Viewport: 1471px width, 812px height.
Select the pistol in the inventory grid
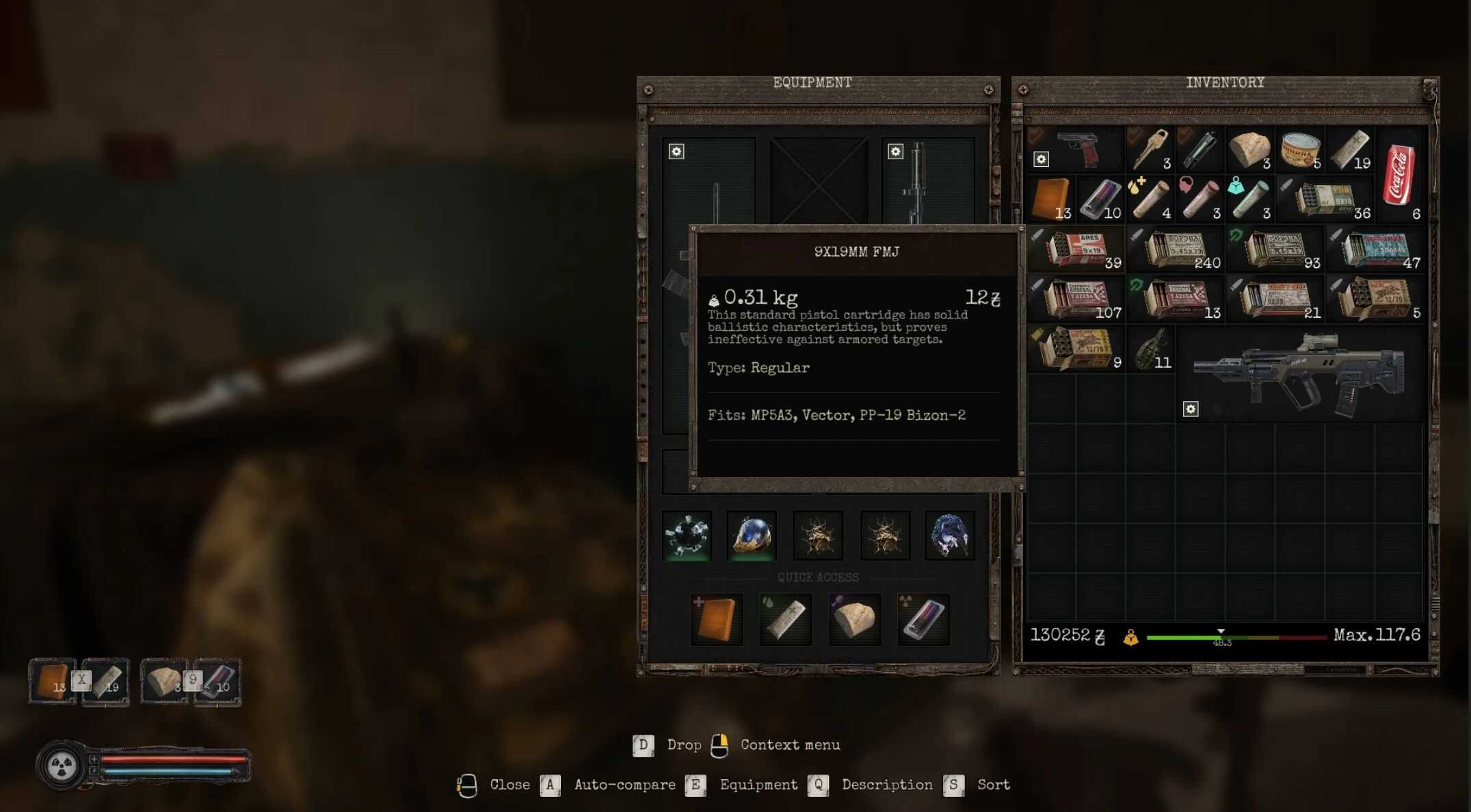[1078, 149]
